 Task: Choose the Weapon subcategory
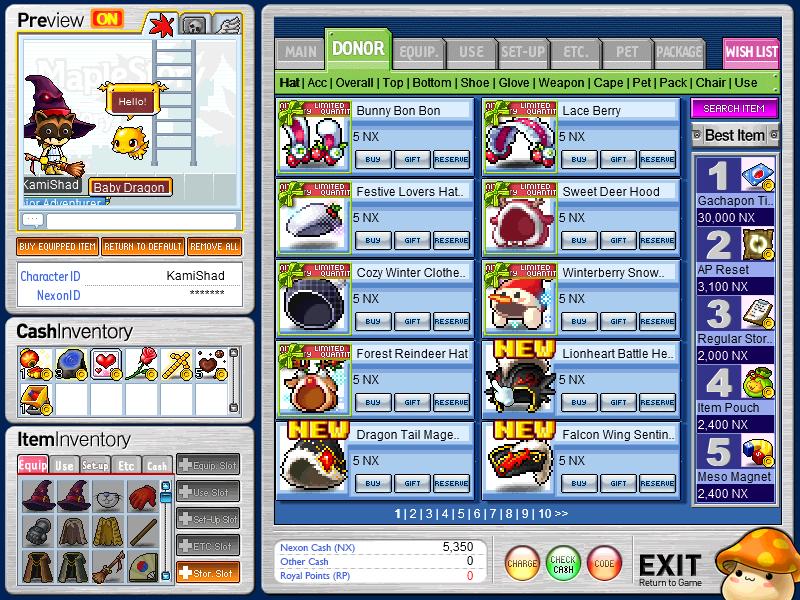point(563,83)
